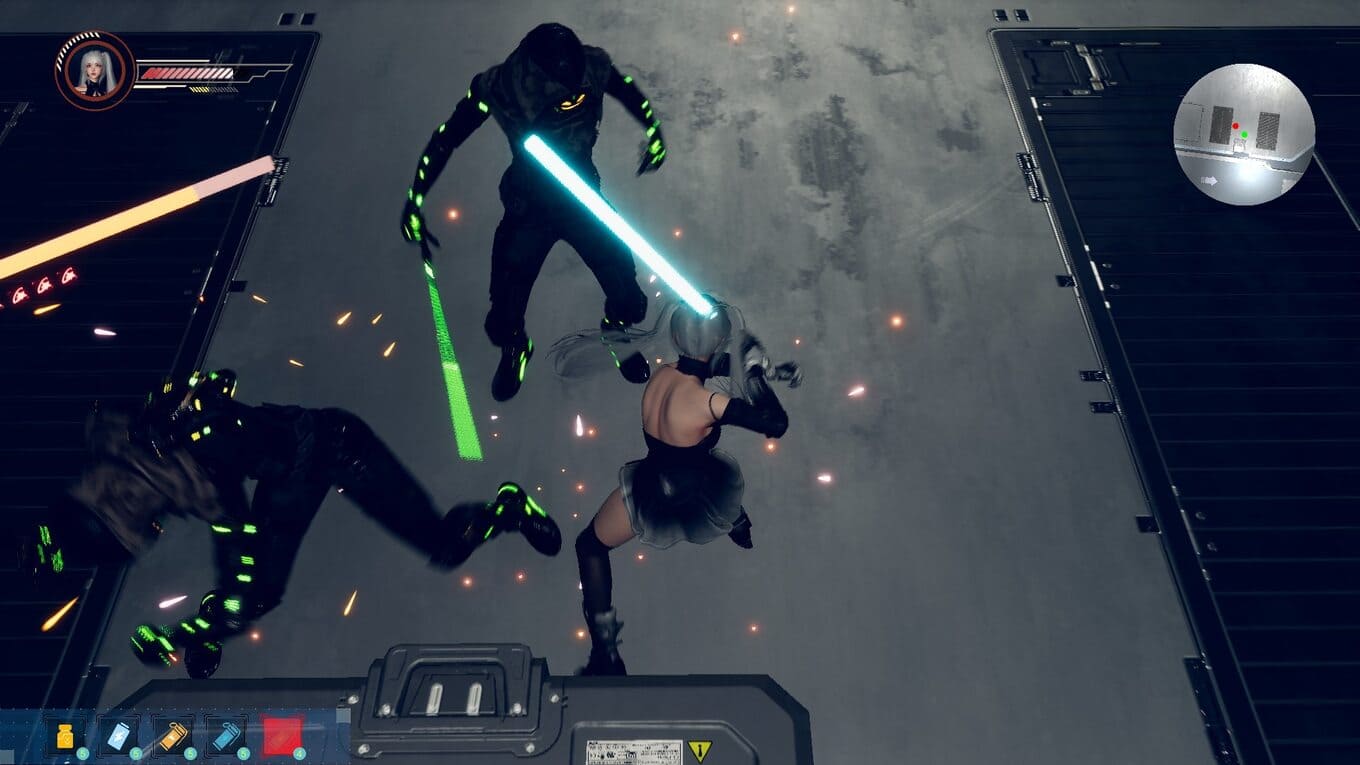Select the orange canister item slot

173,736
